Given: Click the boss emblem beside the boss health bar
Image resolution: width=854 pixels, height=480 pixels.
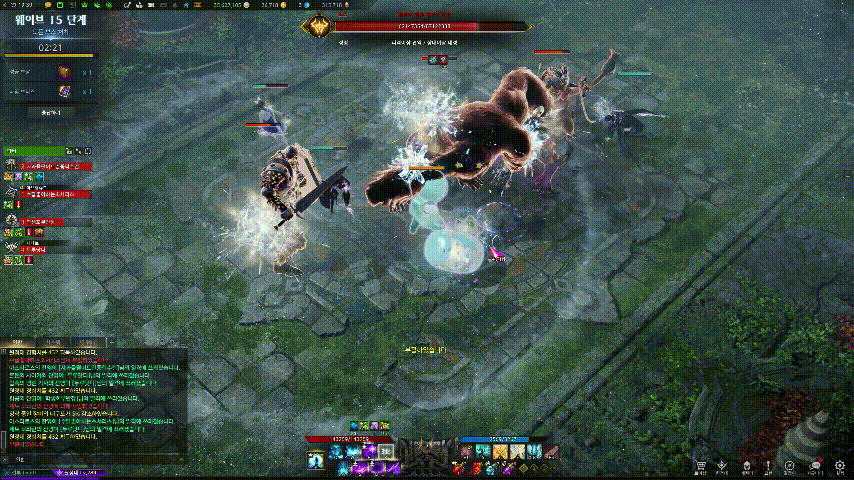Looking at the screenshot, I should 319,28.
